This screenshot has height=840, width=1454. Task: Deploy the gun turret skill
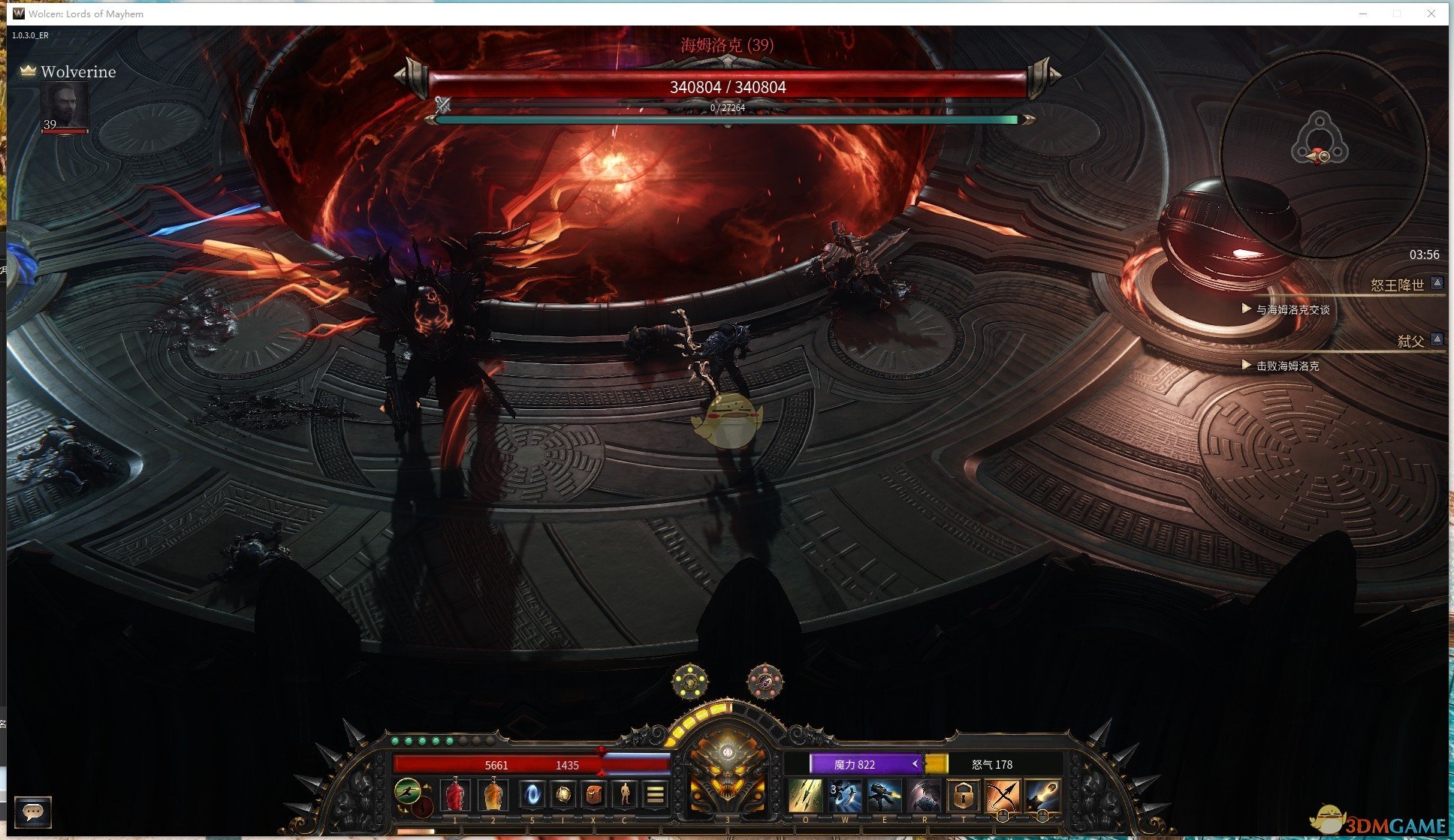884,796
